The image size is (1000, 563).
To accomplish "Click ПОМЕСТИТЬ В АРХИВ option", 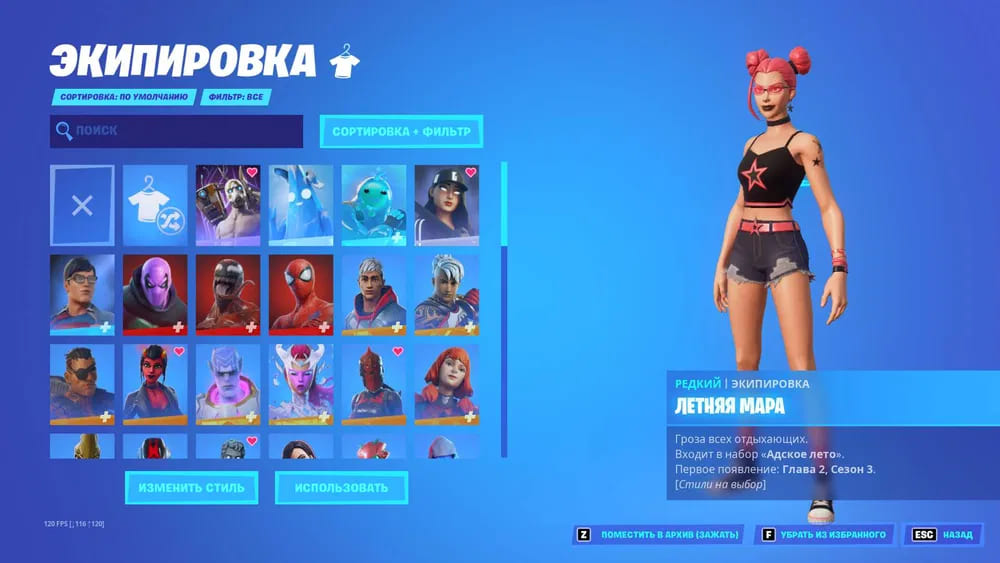I will [x=658, y=535].
